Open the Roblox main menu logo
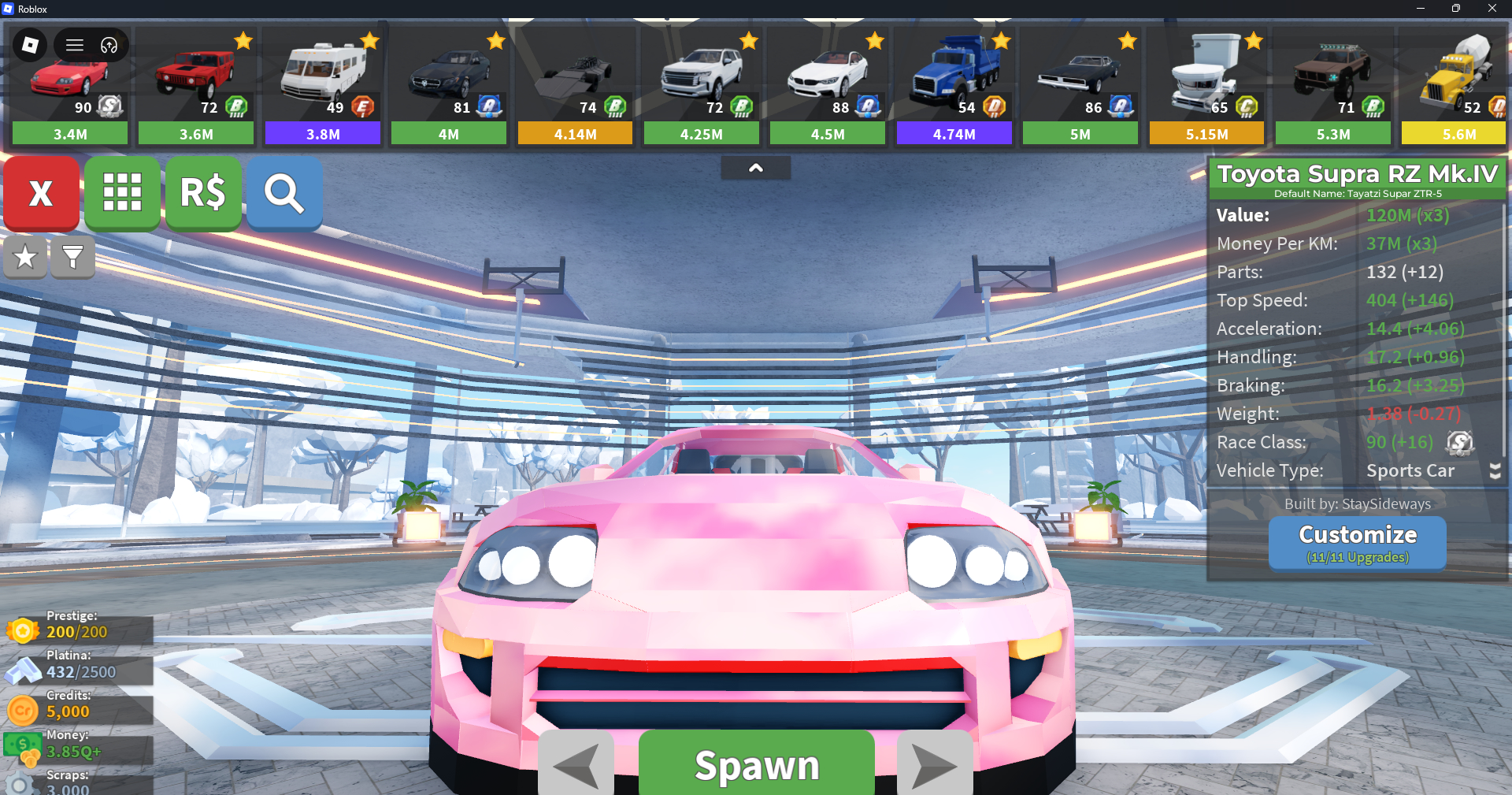The image size is (1512, 795). click(30, 45)
